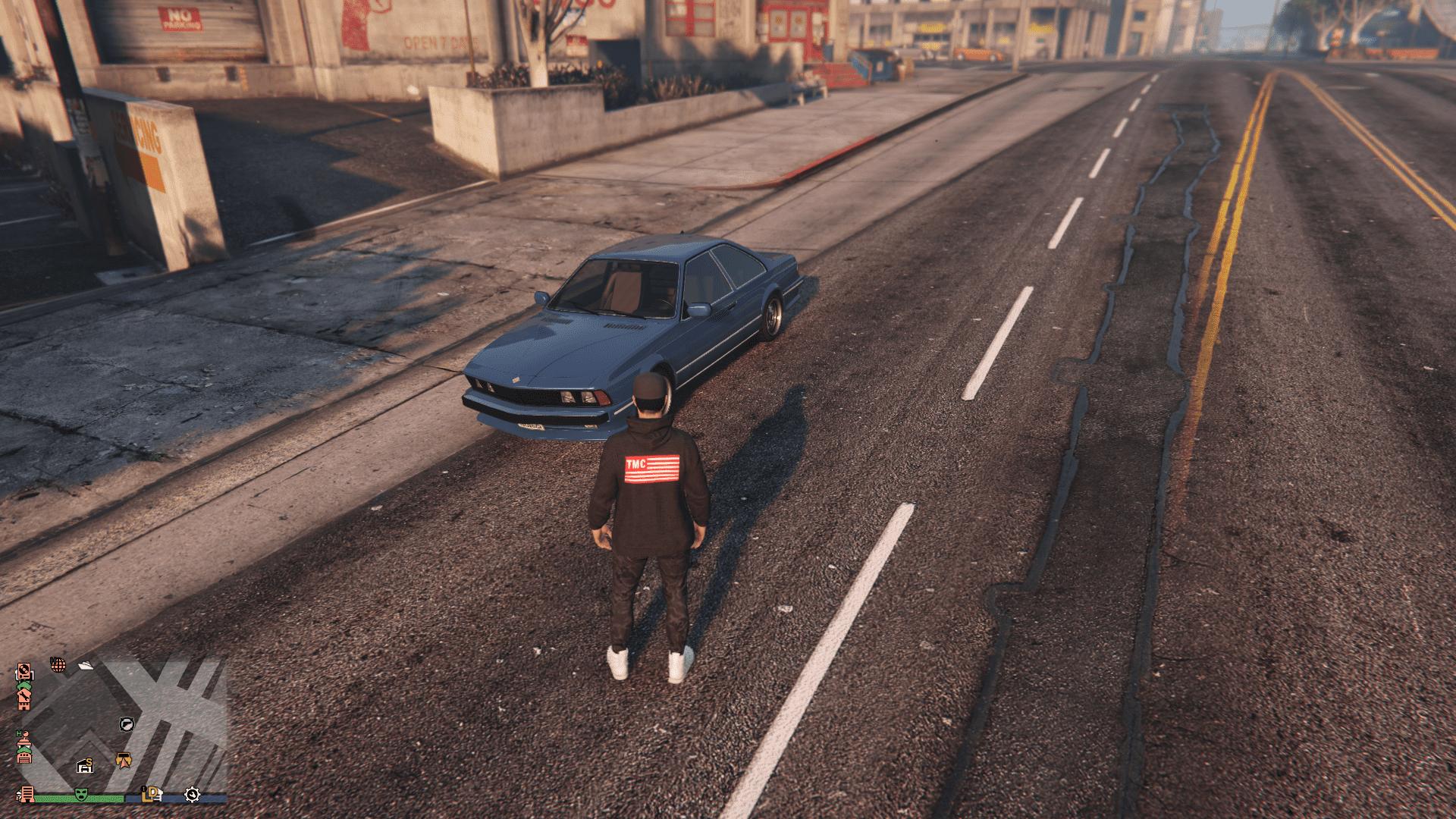Click the pink garage door blip

[x=24, y=758]
